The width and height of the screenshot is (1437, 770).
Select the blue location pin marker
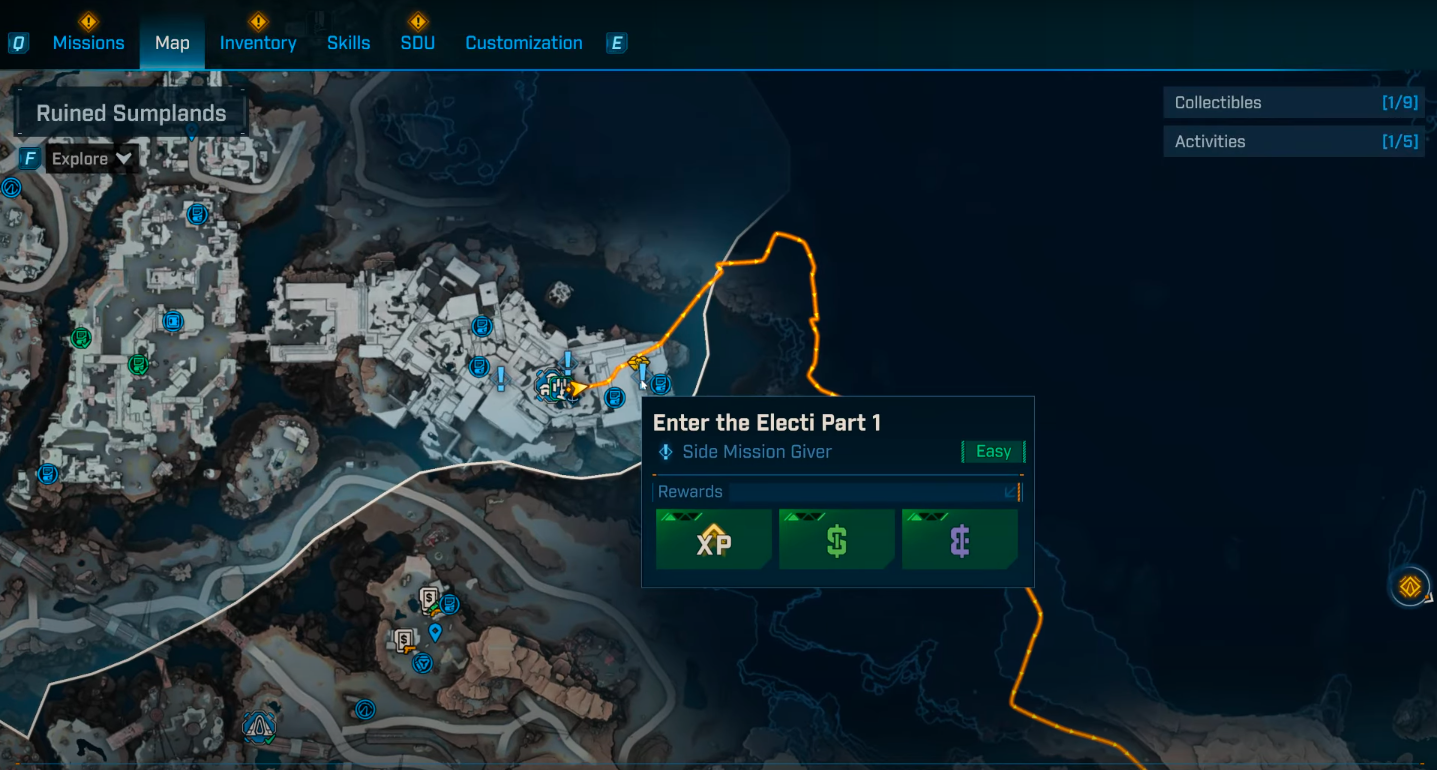[435, 631]
